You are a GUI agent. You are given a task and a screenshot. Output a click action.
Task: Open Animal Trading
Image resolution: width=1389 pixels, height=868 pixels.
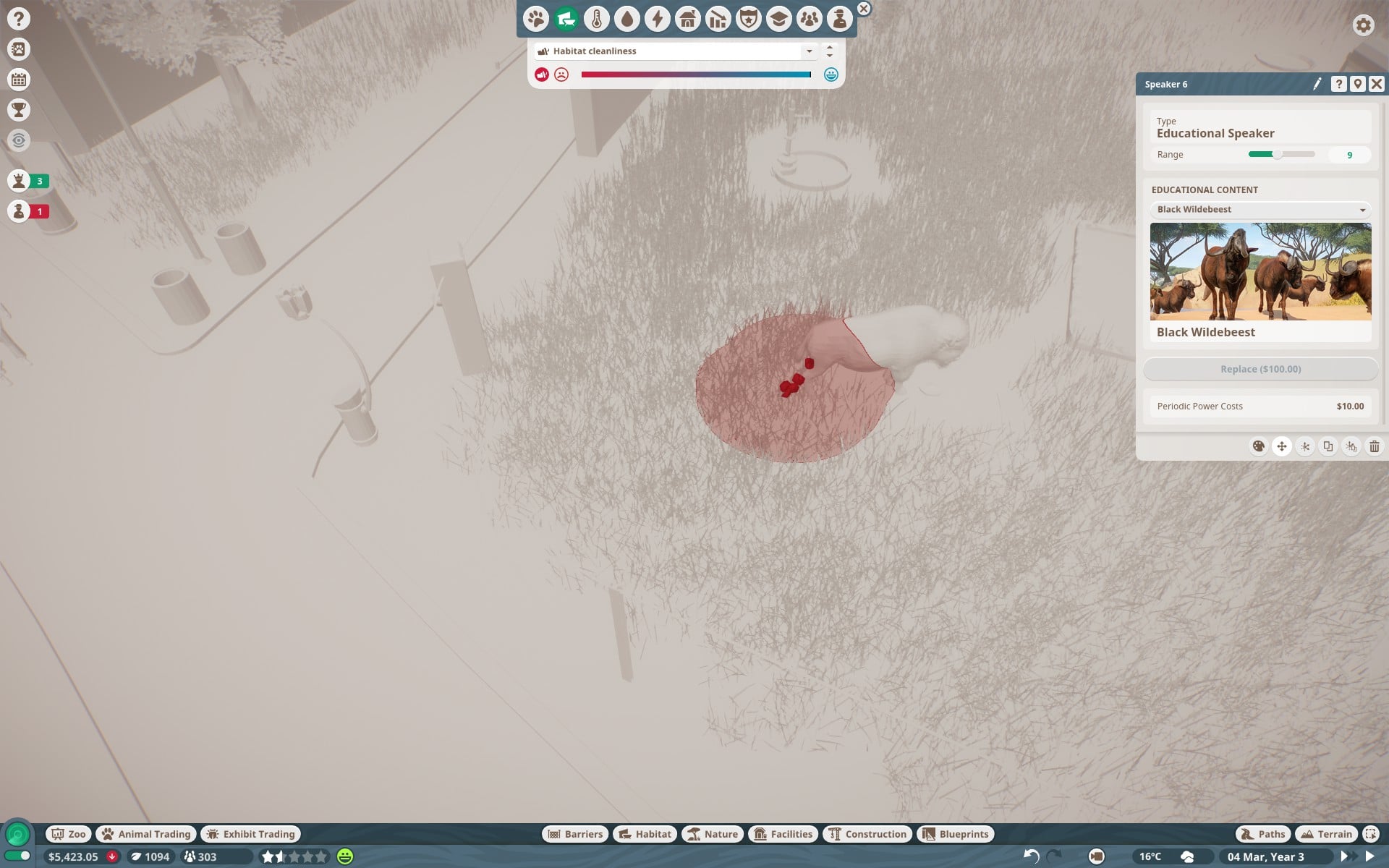(146, 834)
